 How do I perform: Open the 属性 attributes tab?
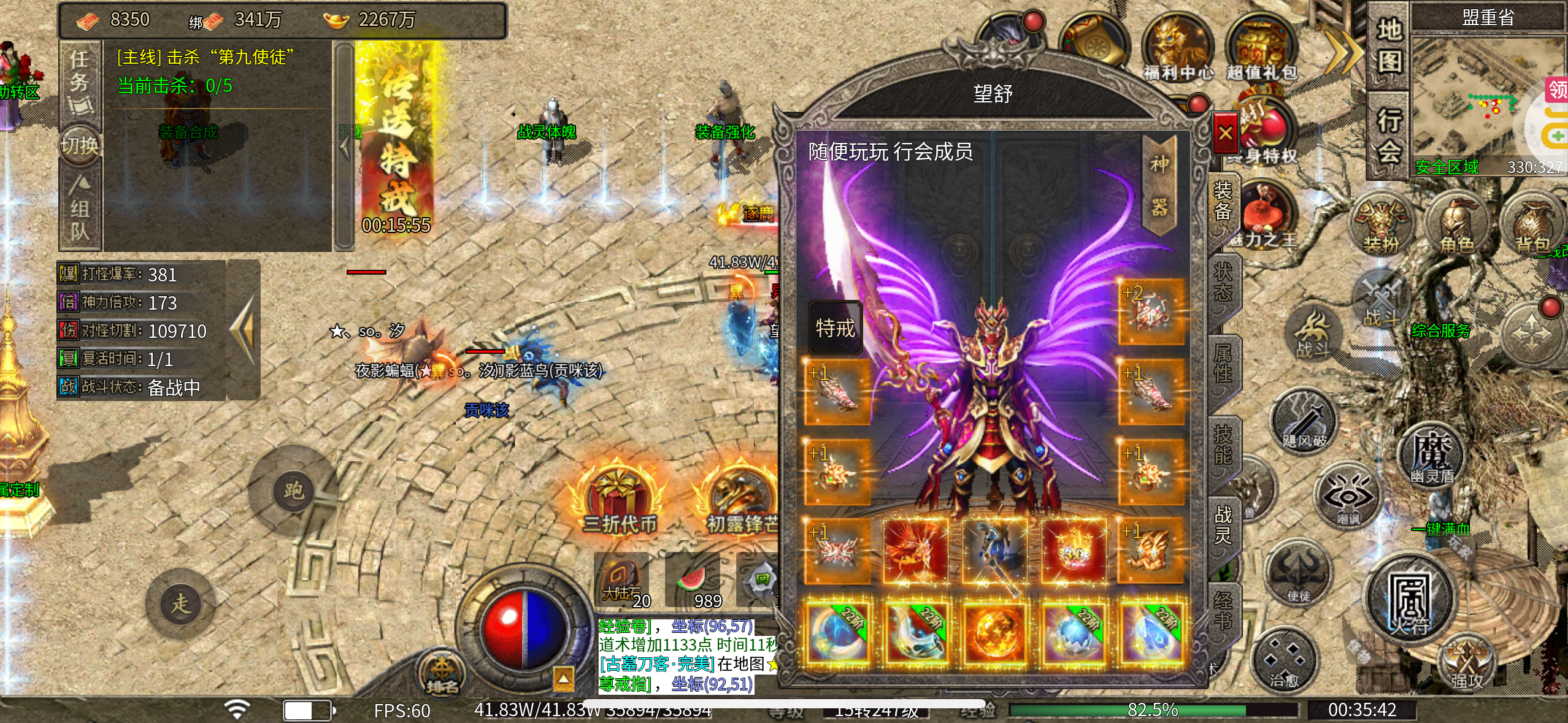1223,363
